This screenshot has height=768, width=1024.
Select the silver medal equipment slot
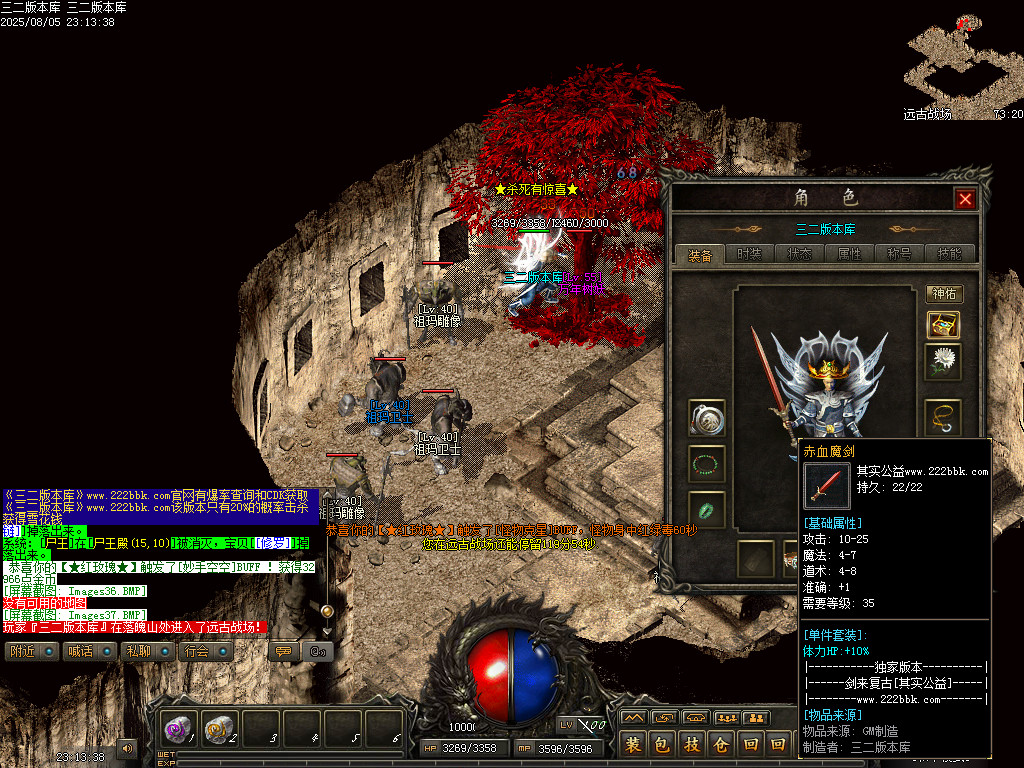coord(707,418)
